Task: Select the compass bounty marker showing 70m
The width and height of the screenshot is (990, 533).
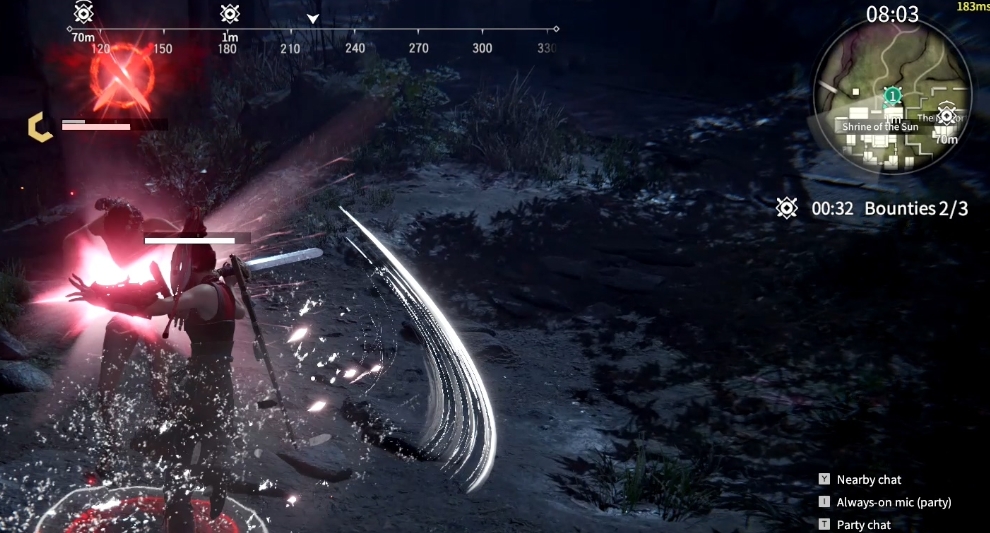Action: pyautogui.click(x=84, y=14)
